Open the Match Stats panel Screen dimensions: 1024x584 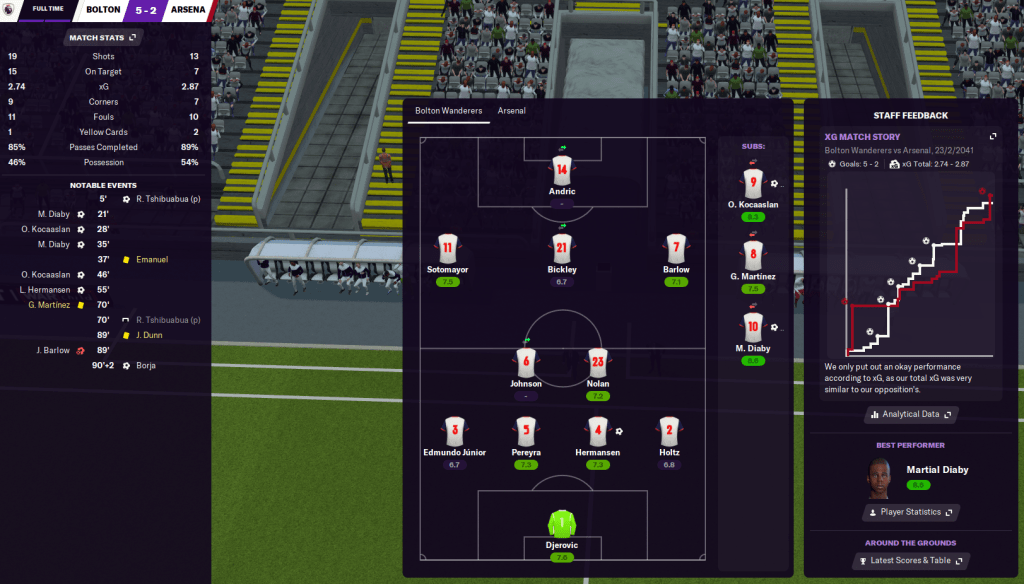[x=103, y=38]
